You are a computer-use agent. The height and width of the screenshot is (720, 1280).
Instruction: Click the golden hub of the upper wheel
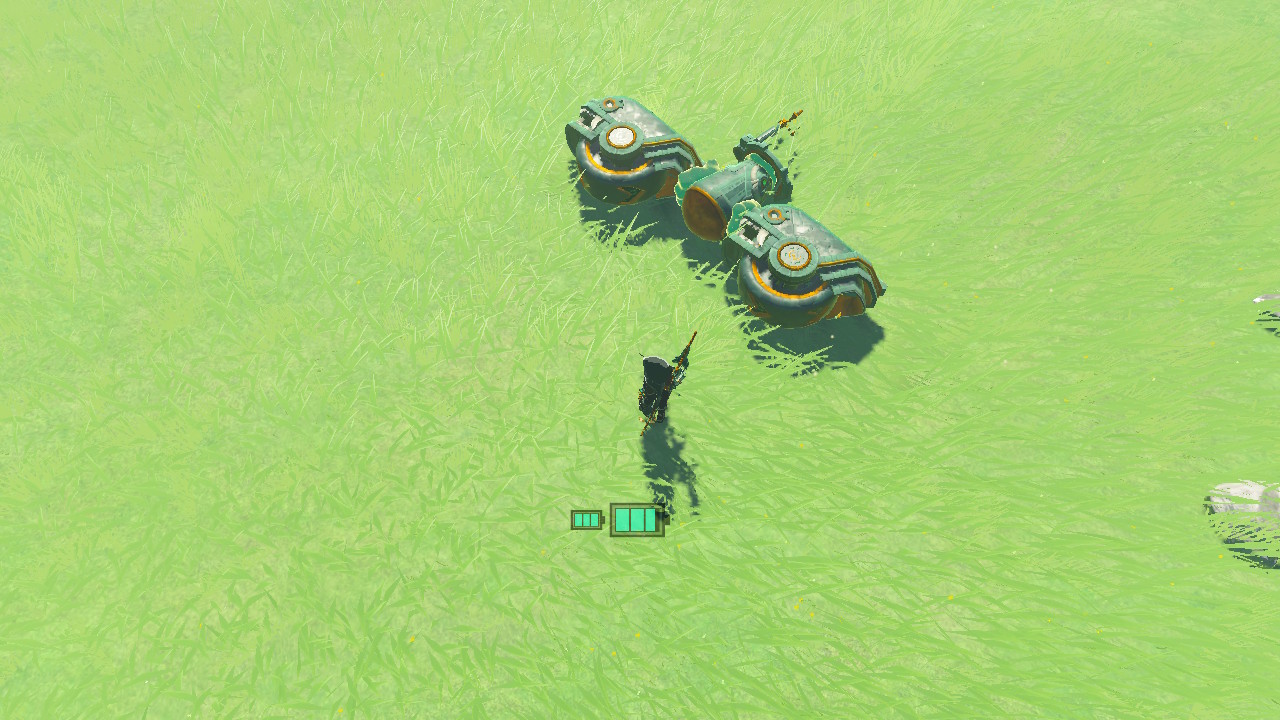coord(619,136)
